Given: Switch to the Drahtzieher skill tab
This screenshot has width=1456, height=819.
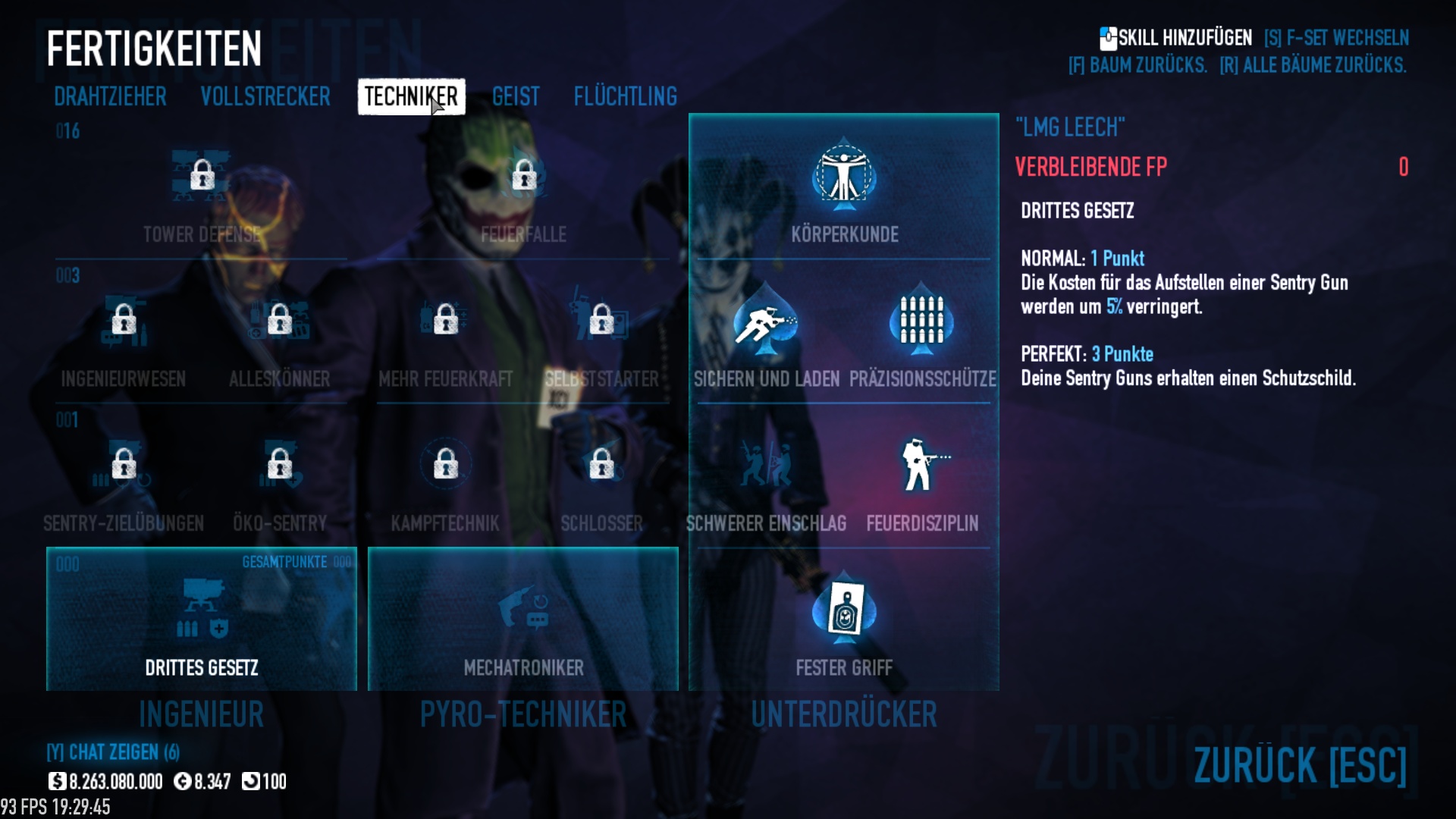Looking at the screenshot, I should point(110,96).
